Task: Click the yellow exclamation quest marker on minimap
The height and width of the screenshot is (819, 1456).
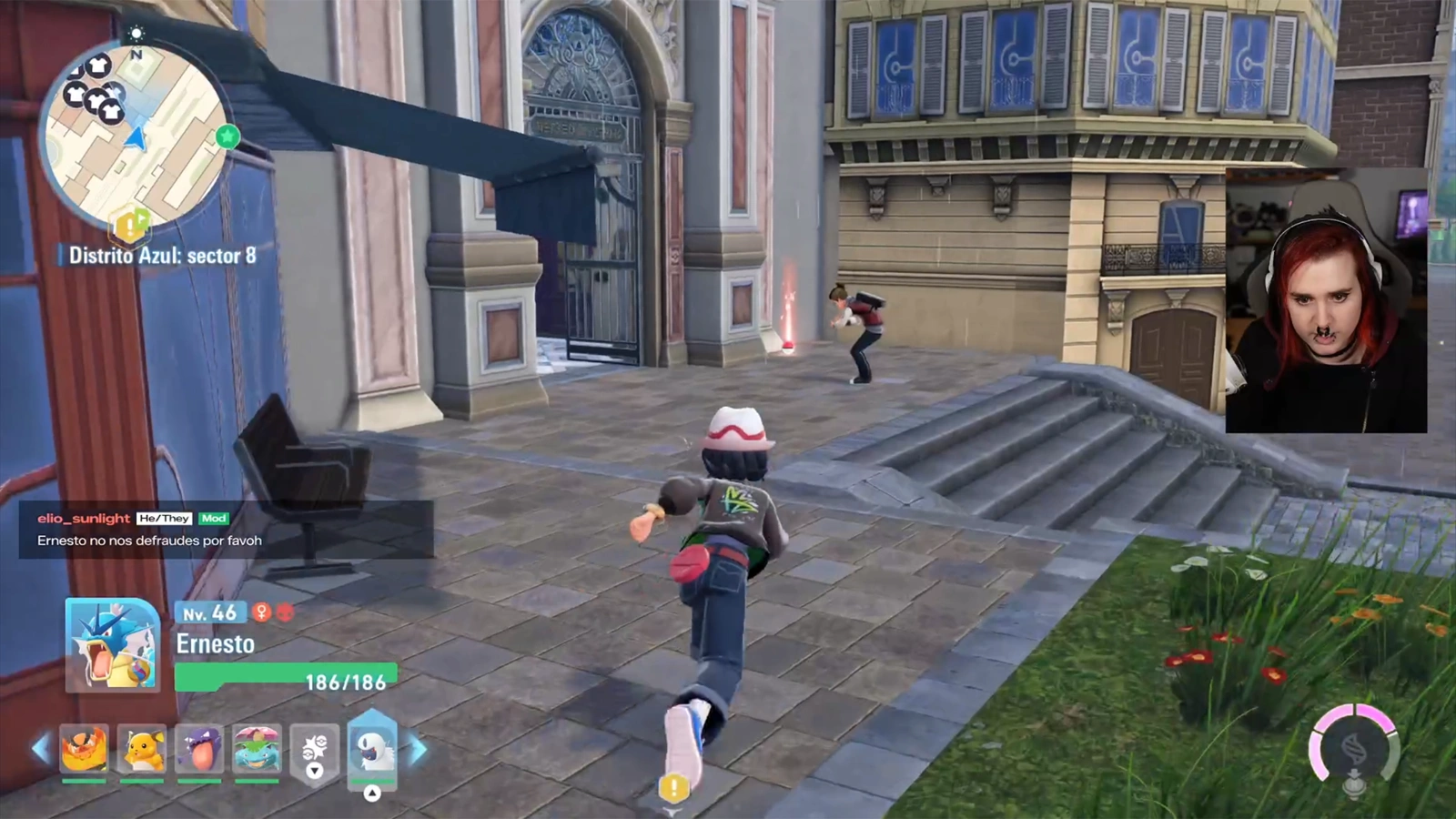Action: [x=129, y=224]
